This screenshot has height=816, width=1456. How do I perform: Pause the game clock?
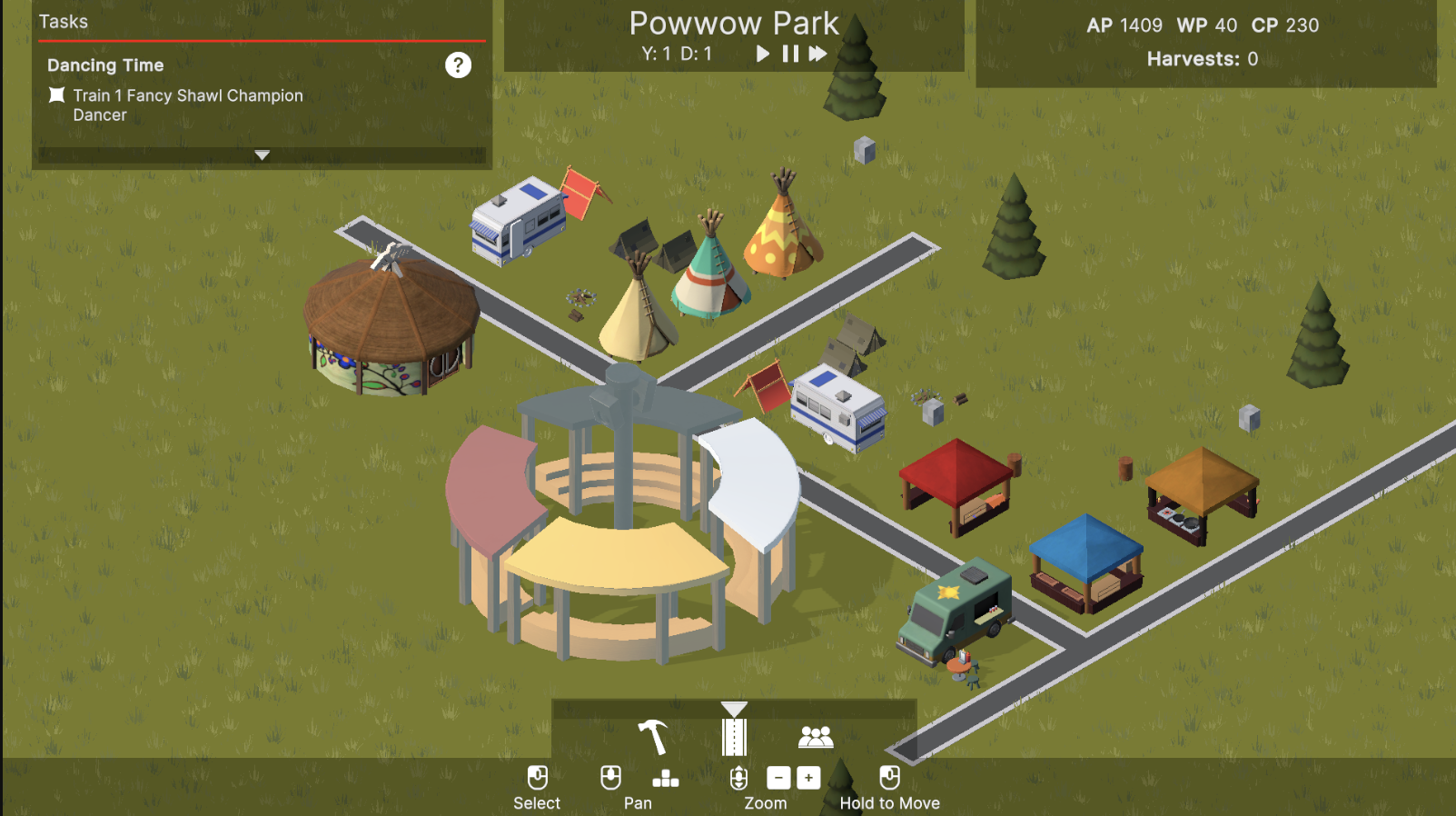tap(790, 54)
